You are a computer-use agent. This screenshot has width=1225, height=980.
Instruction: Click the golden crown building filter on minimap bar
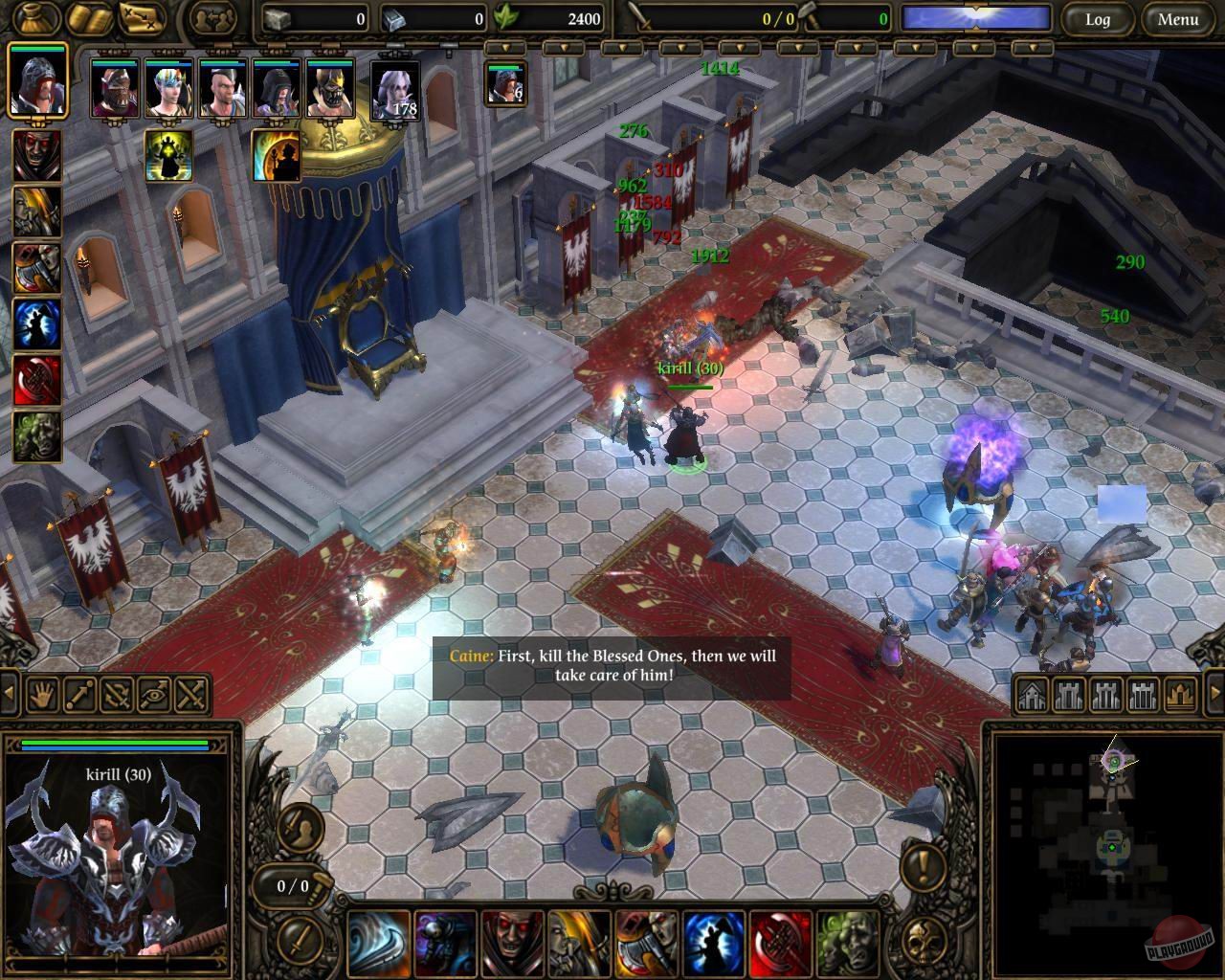pyautogui.click(x=1178, y=694)
